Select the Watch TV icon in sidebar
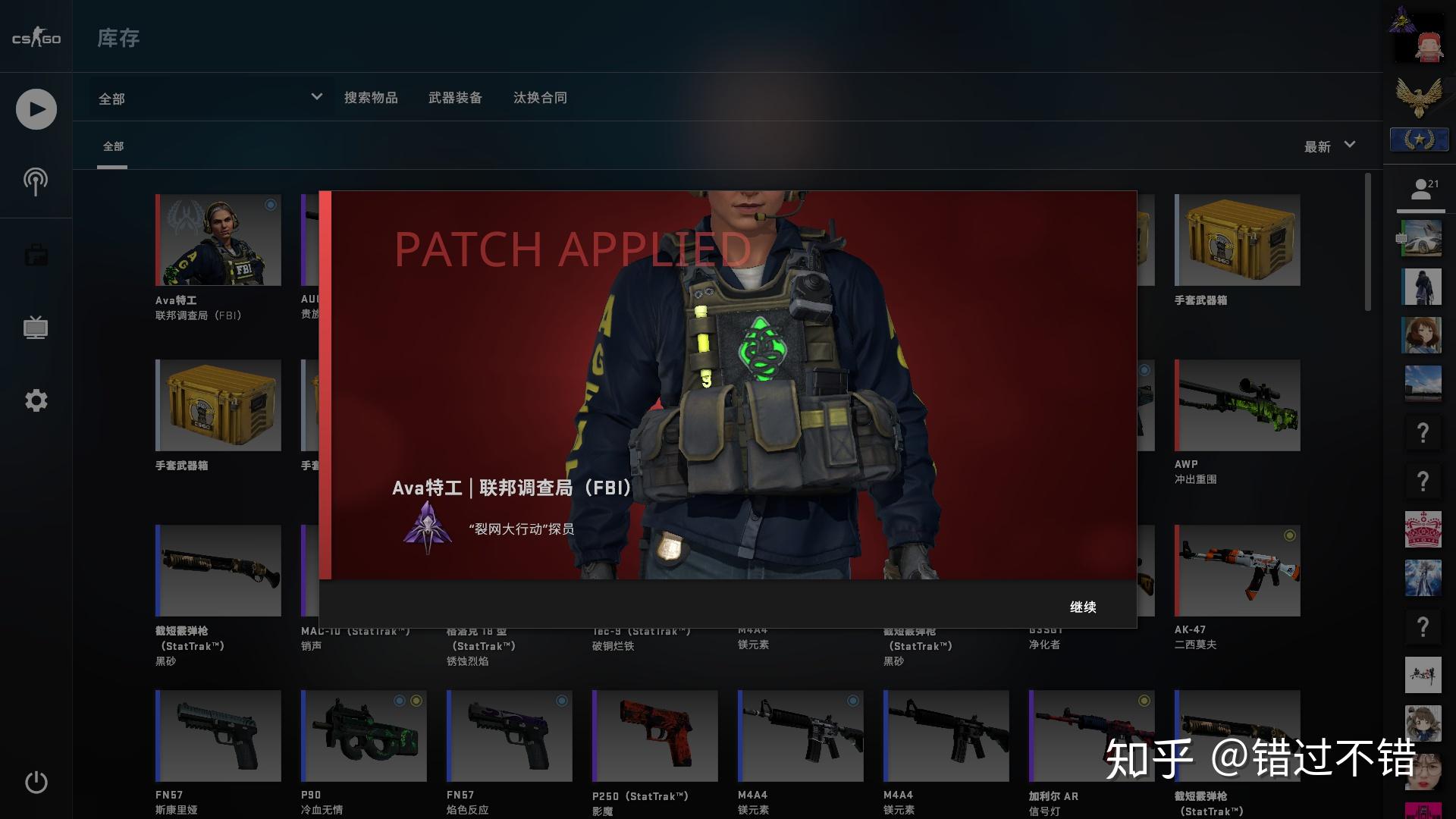The height and width of the screenshot is (819, 1456). coord(35,328)
